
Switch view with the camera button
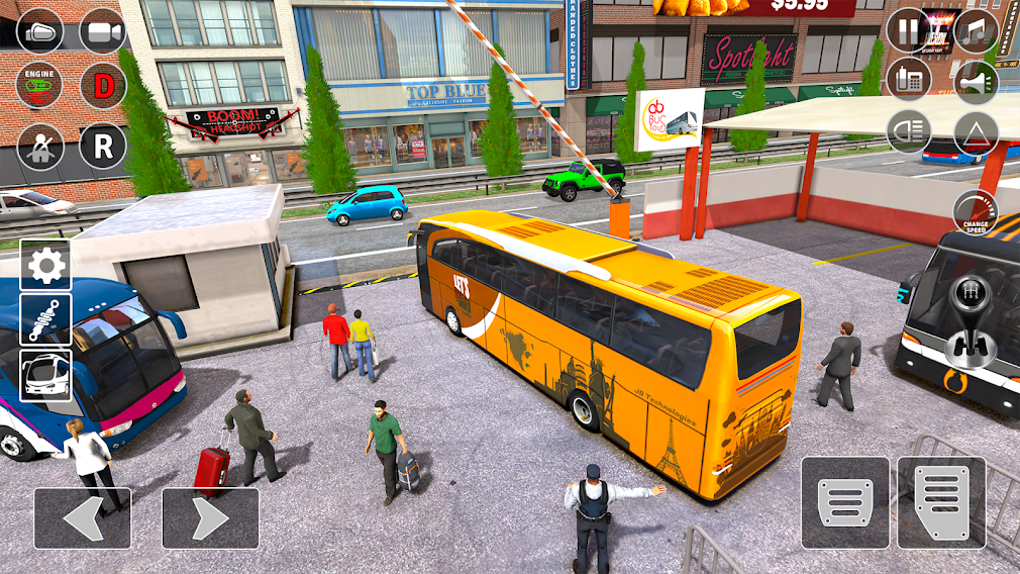[103, 31]
